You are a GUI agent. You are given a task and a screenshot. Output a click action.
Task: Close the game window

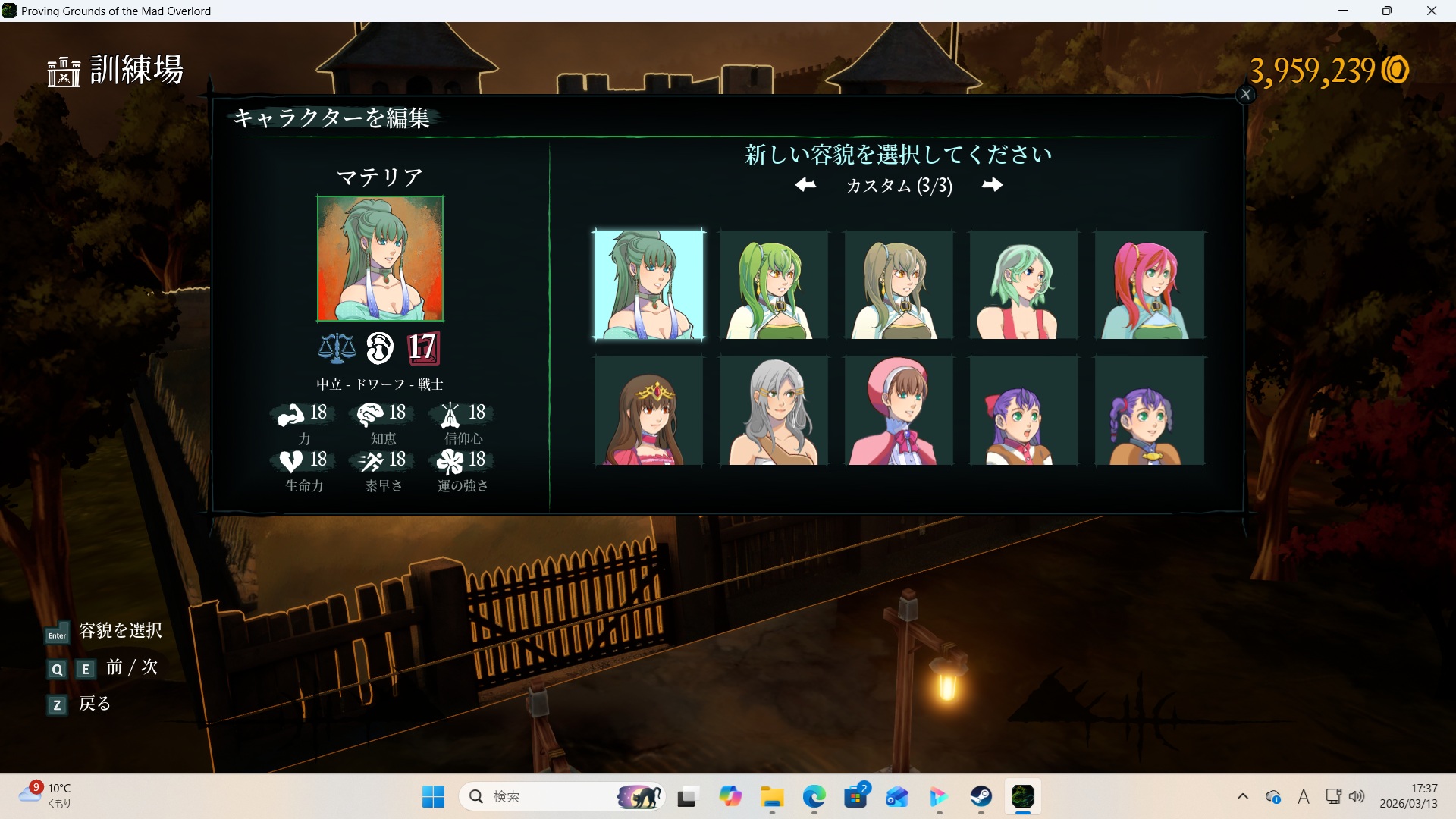point(1432,11)
